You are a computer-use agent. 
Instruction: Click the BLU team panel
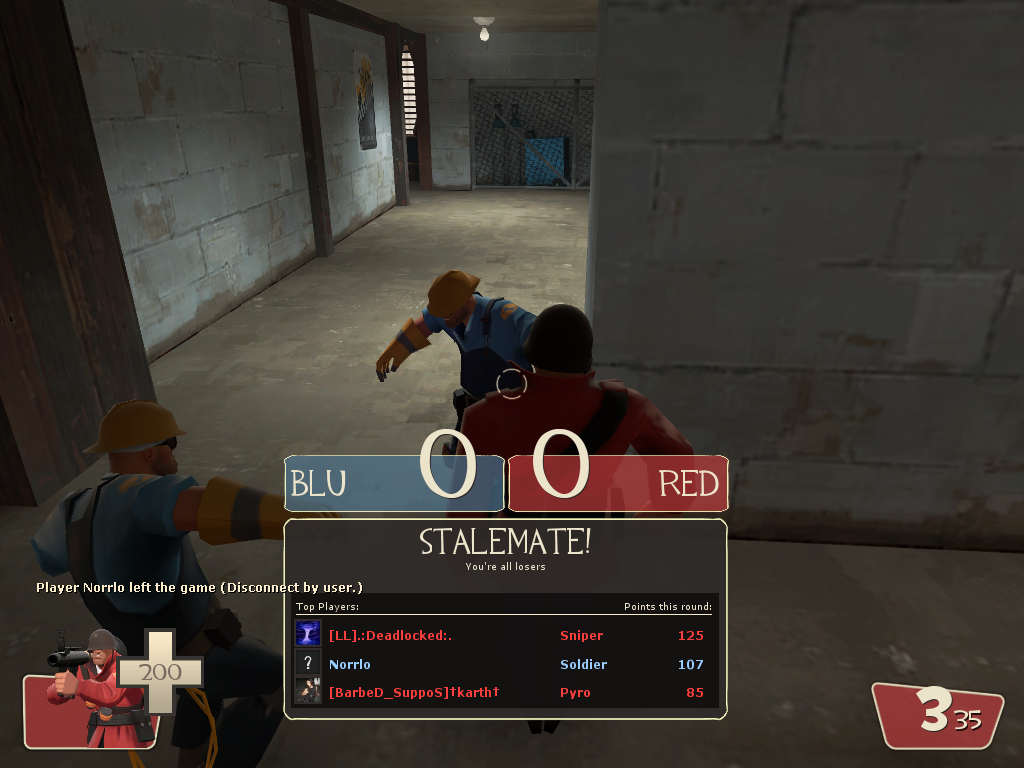tap(392, 484)
